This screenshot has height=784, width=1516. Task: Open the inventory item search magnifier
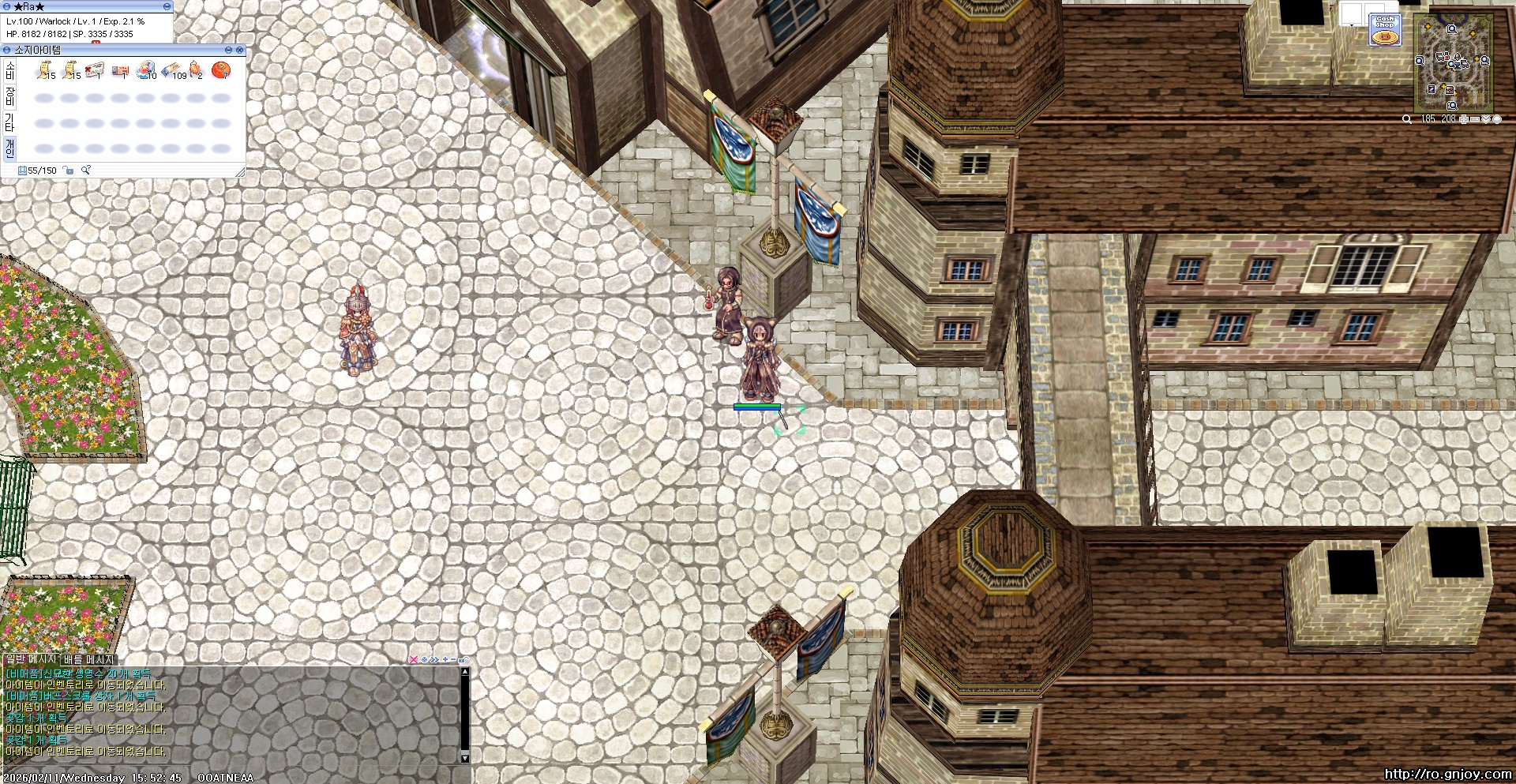[x=86, y=171]
